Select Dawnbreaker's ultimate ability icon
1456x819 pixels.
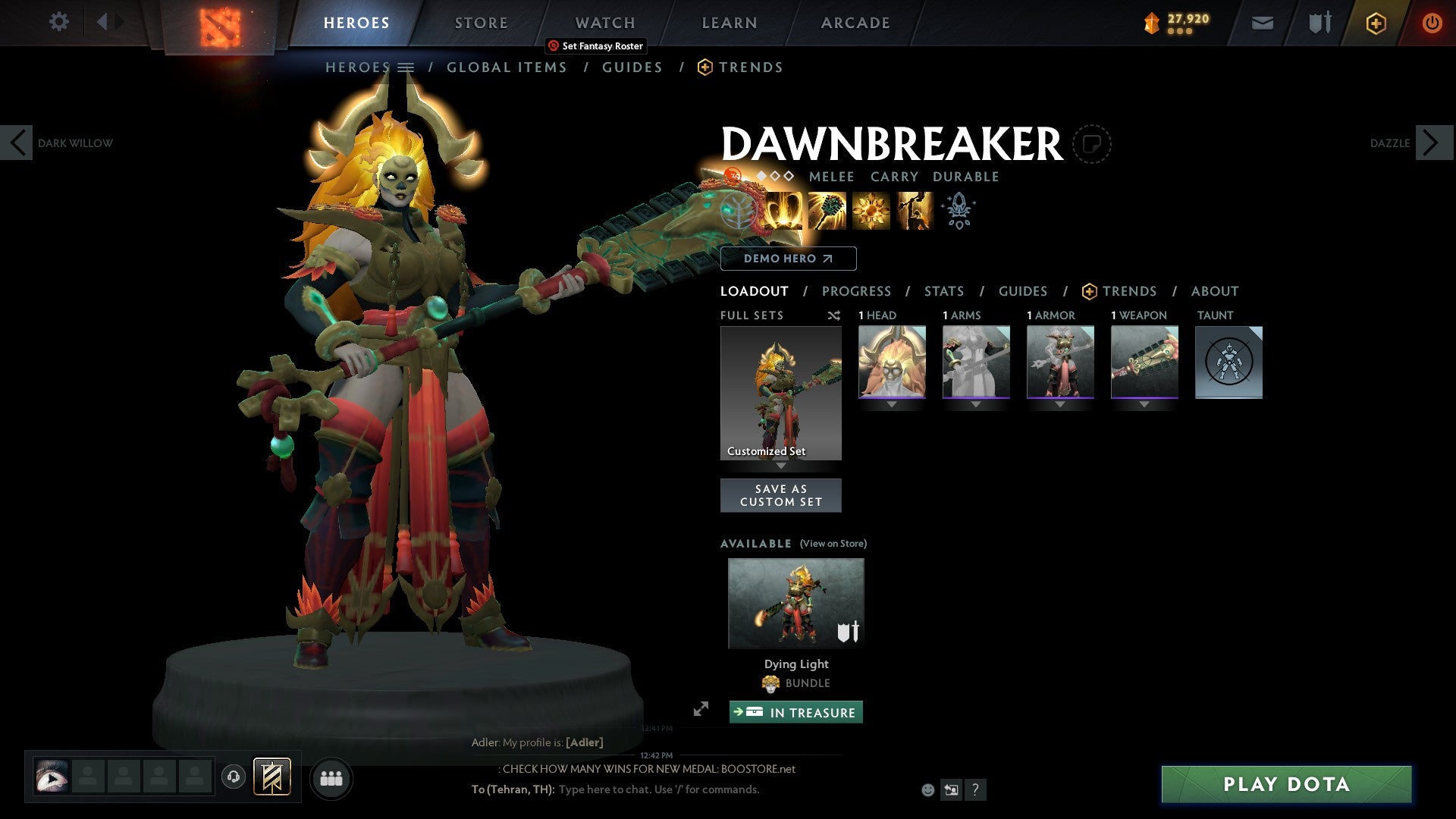914,211
